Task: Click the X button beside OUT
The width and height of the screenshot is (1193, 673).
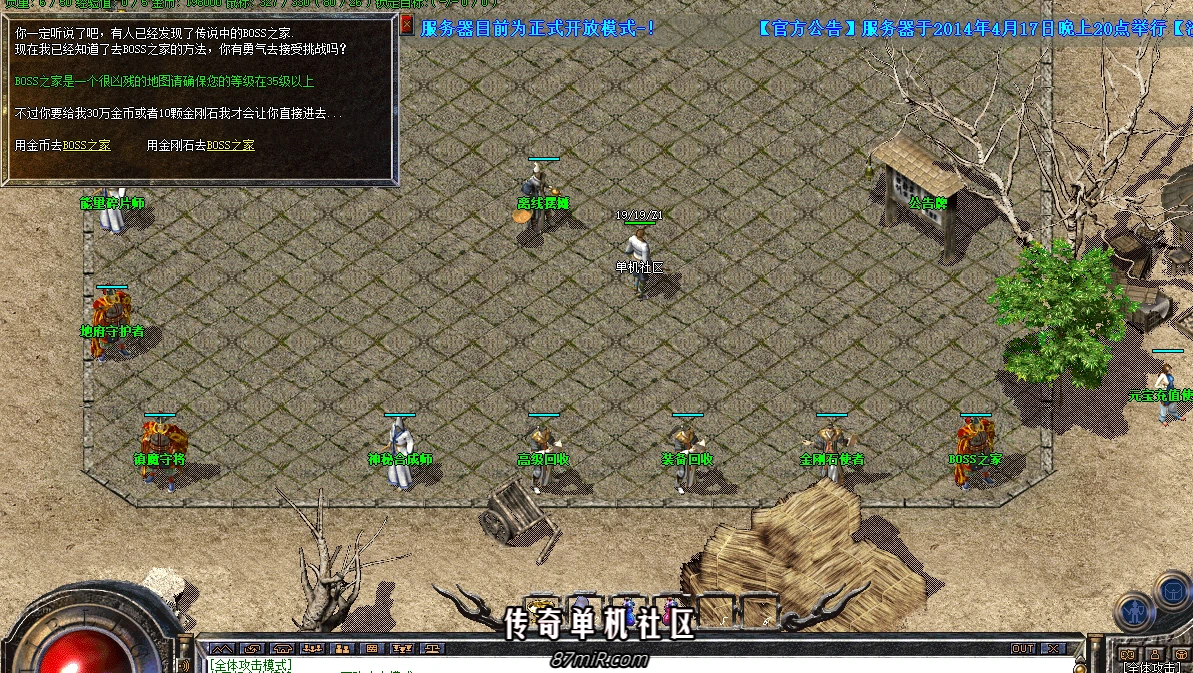Action: click(1051, 649)
